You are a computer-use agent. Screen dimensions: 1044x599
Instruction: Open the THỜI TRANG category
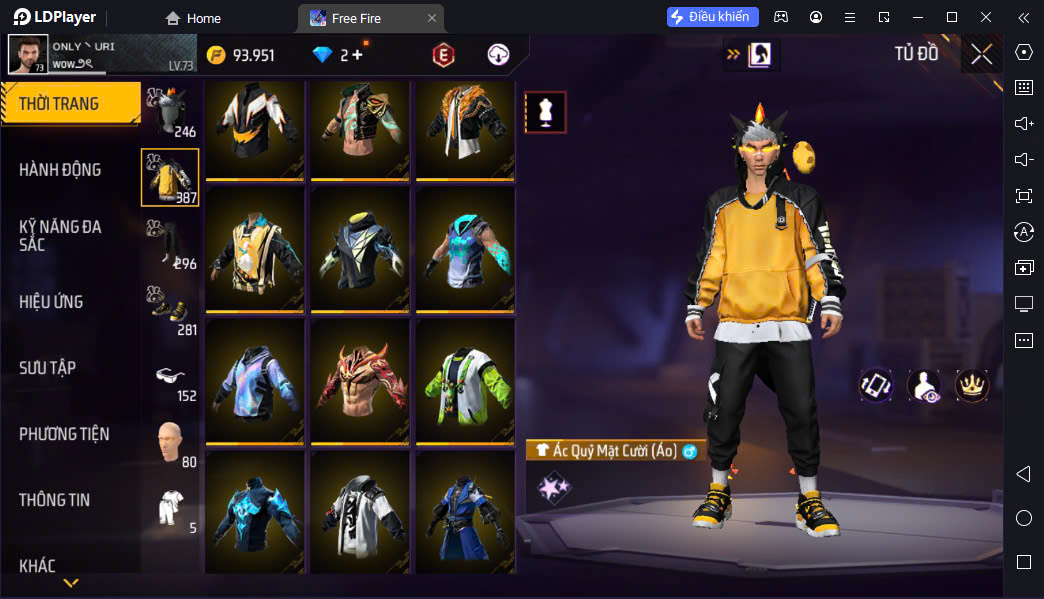70,104
